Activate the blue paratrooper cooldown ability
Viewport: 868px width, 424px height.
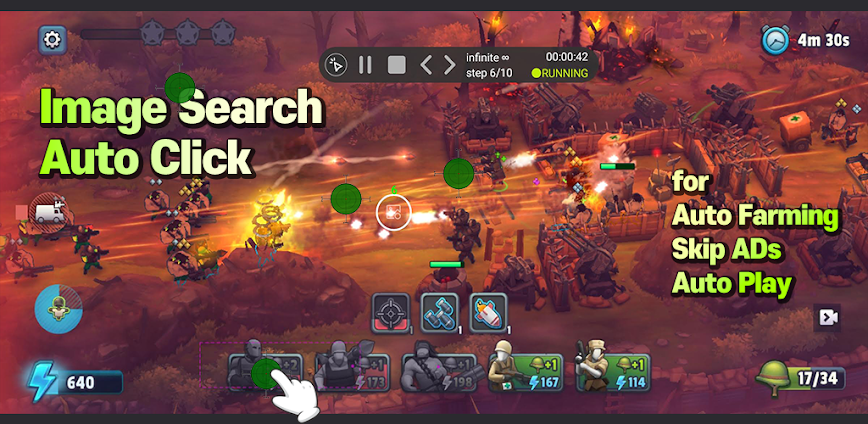click(x=58, y=309)
